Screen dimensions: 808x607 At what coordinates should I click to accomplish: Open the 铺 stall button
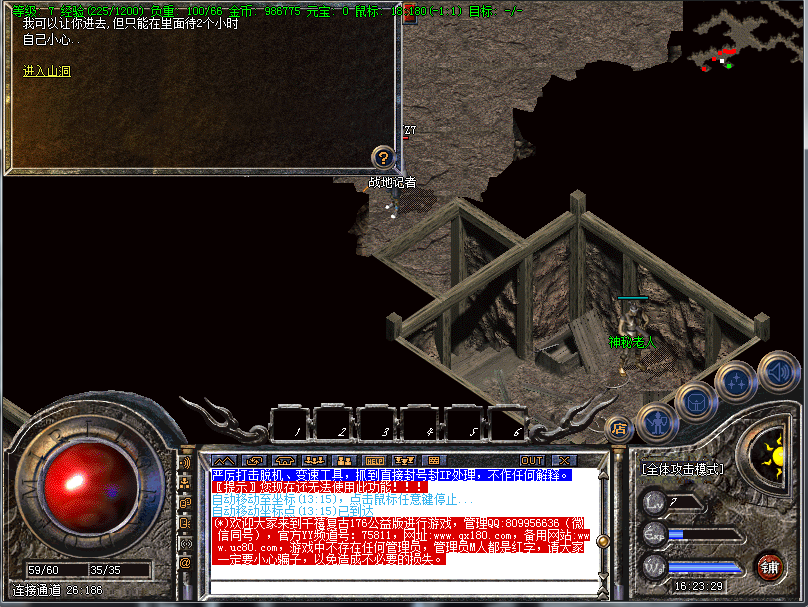769,567
